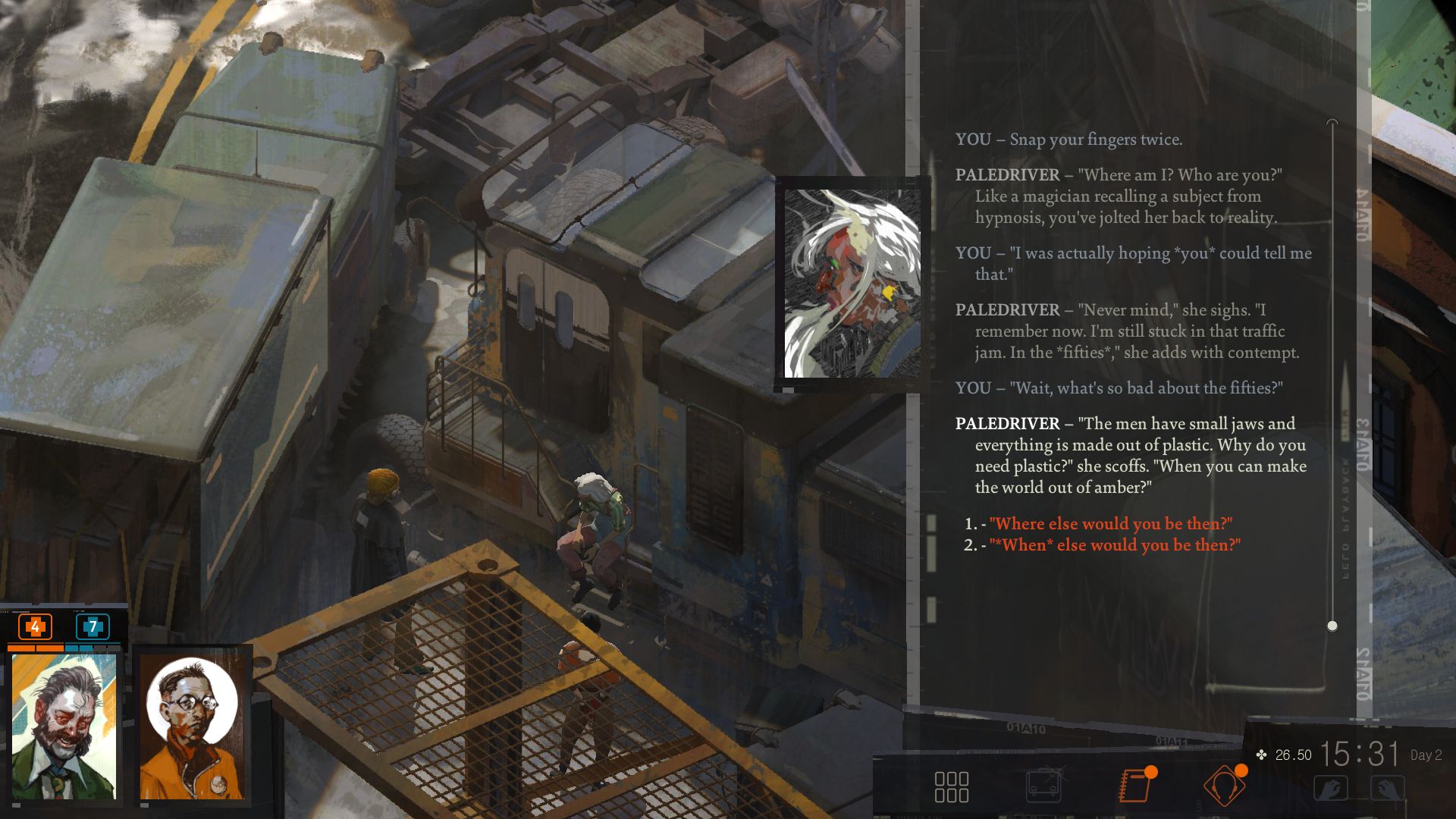Select the left hand item slot
1456x819 pixels.
point(1331,788)
